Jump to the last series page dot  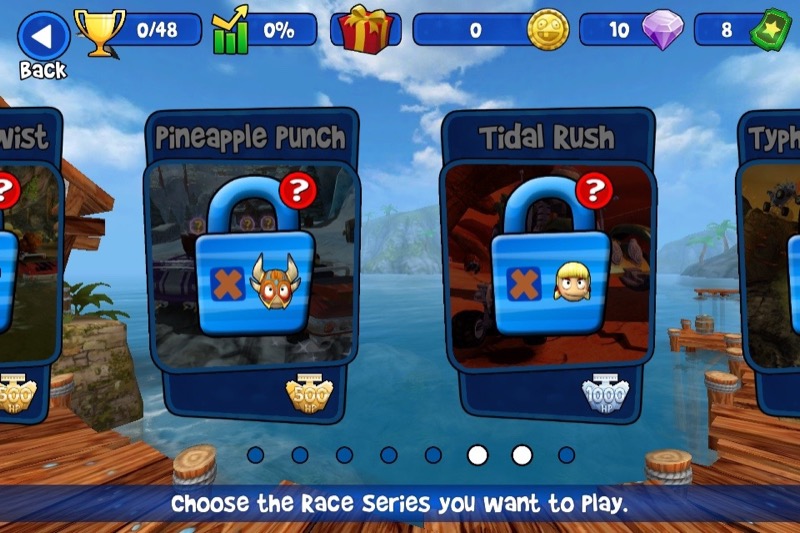tap(567, 455)
